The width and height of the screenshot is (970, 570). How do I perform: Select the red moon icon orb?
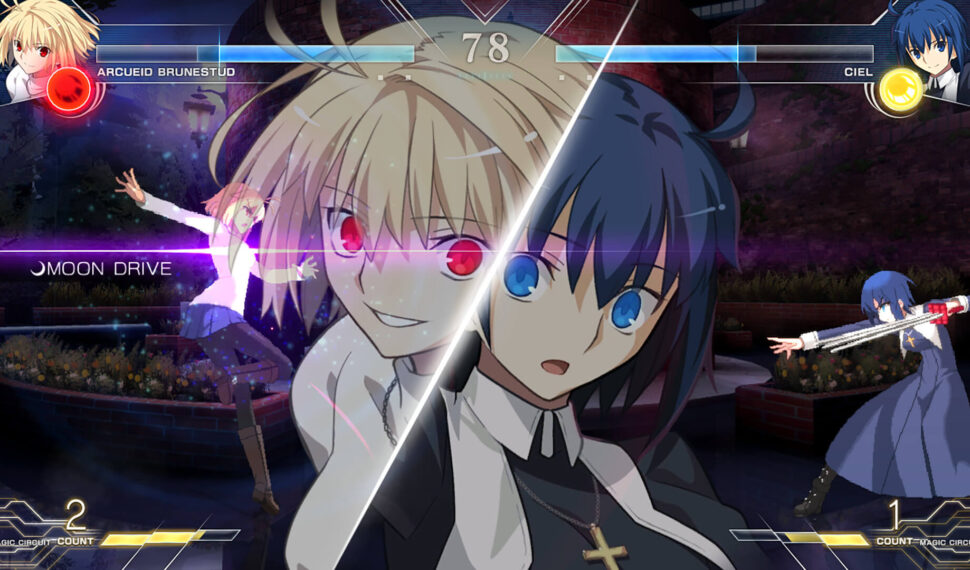[x=70, y=90]
